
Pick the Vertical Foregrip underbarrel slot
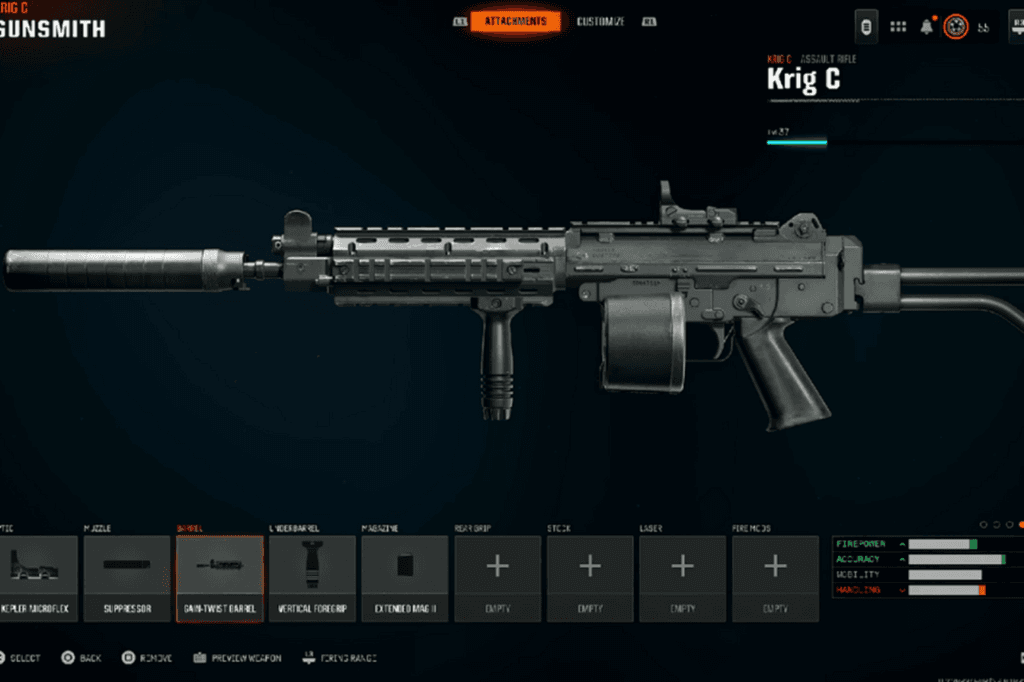tap(312, 577)
